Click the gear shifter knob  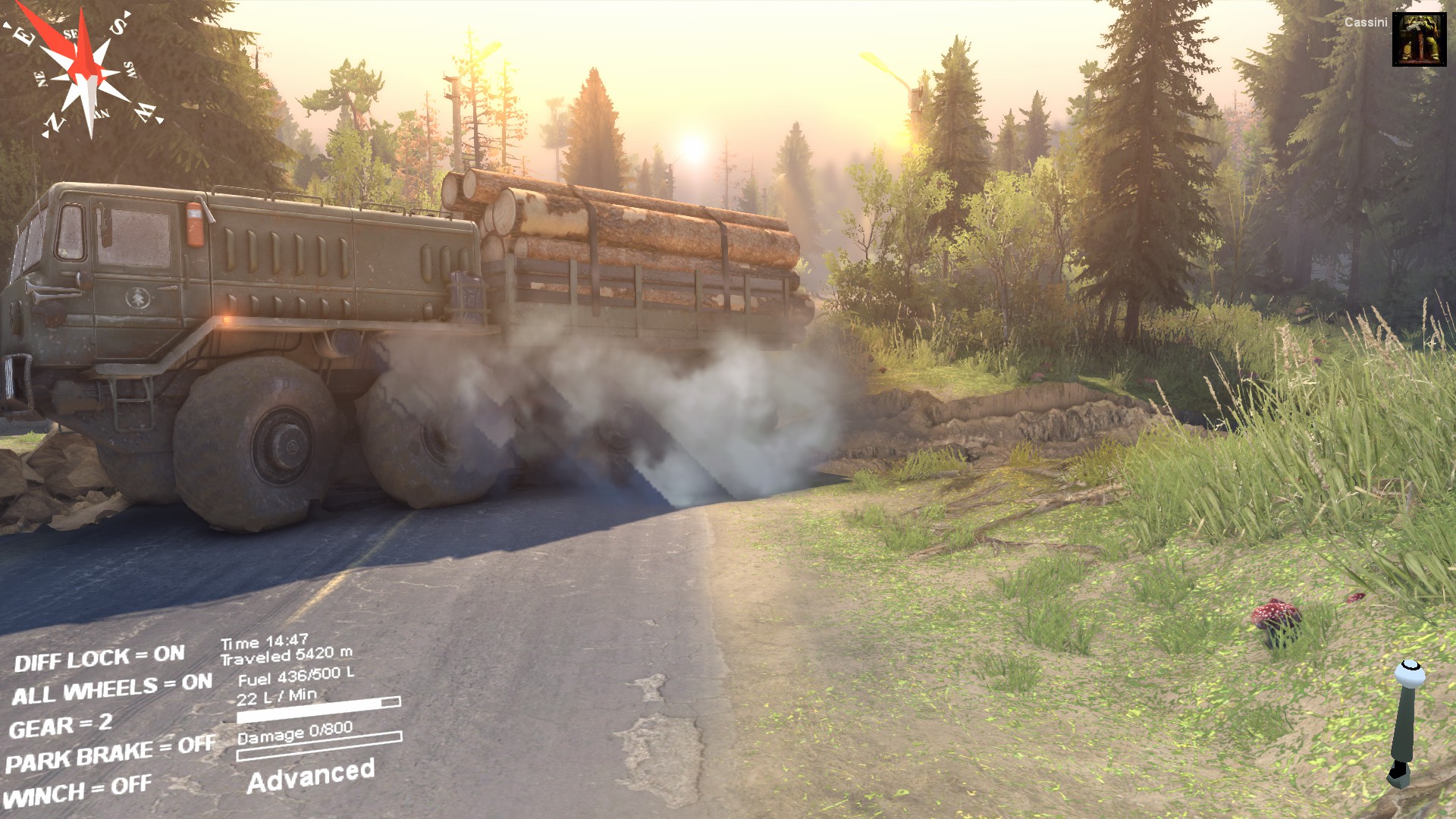(x=1409, y=673)
